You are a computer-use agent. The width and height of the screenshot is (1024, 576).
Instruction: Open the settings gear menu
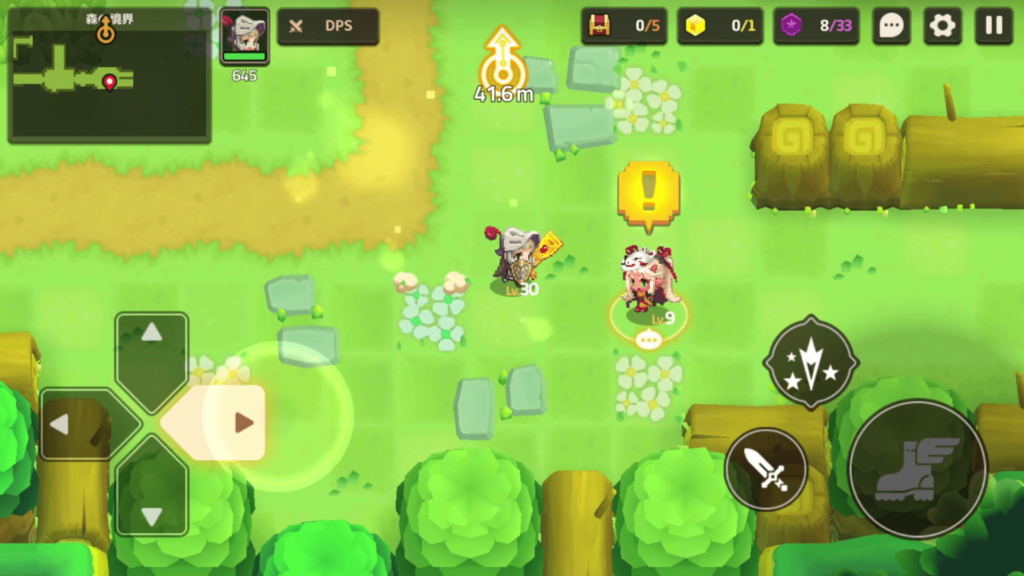tap(942, 27)
